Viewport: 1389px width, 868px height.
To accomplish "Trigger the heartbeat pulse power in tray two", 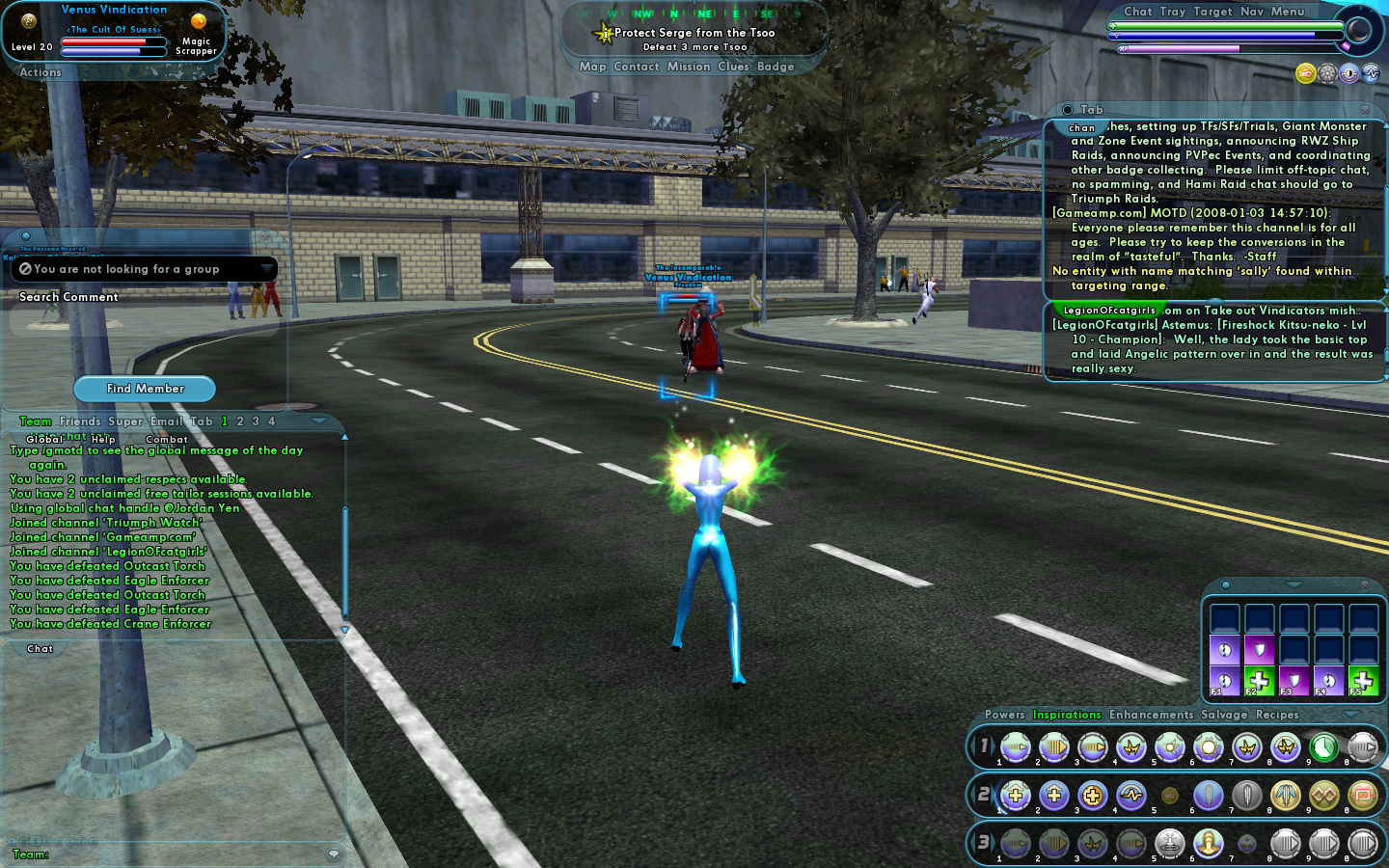I will 1130,795.
